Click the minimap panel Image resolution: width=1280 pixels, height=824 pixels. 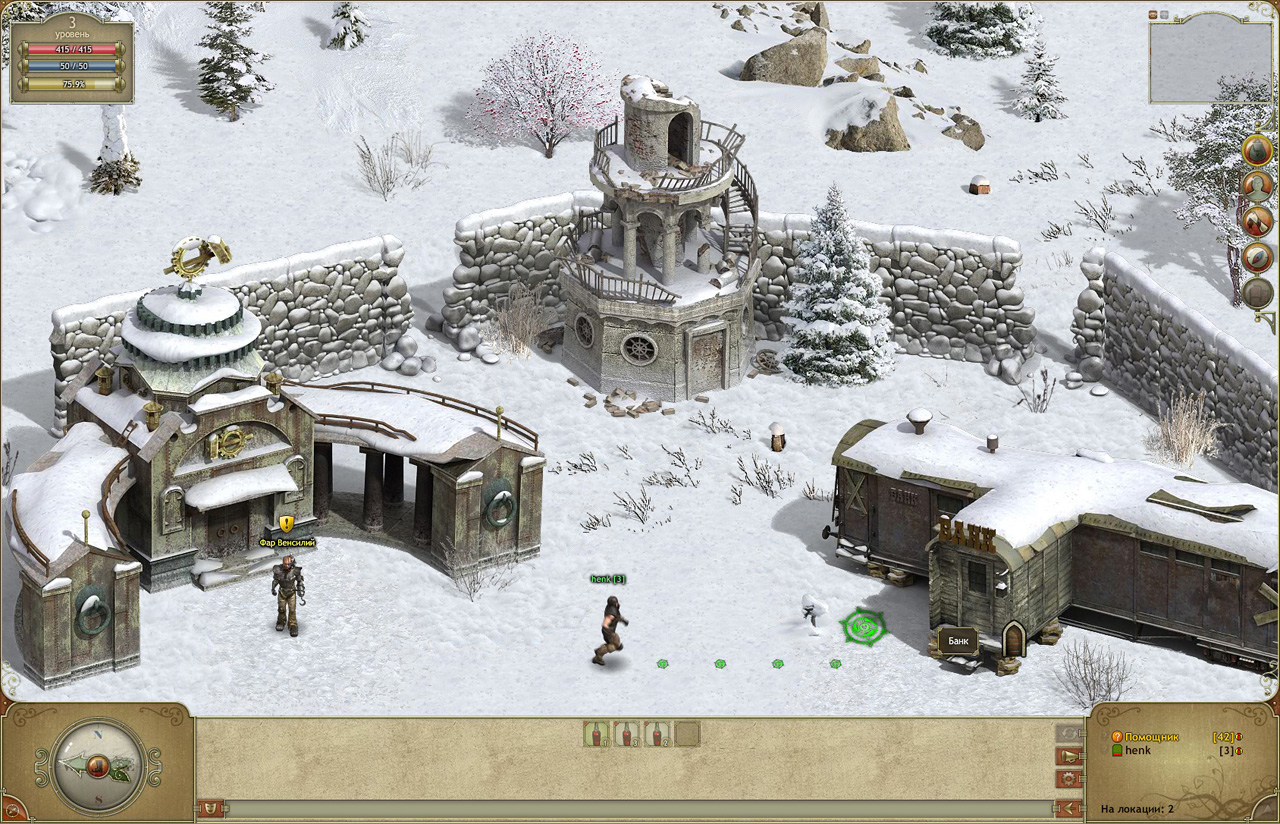(1210, 62)
